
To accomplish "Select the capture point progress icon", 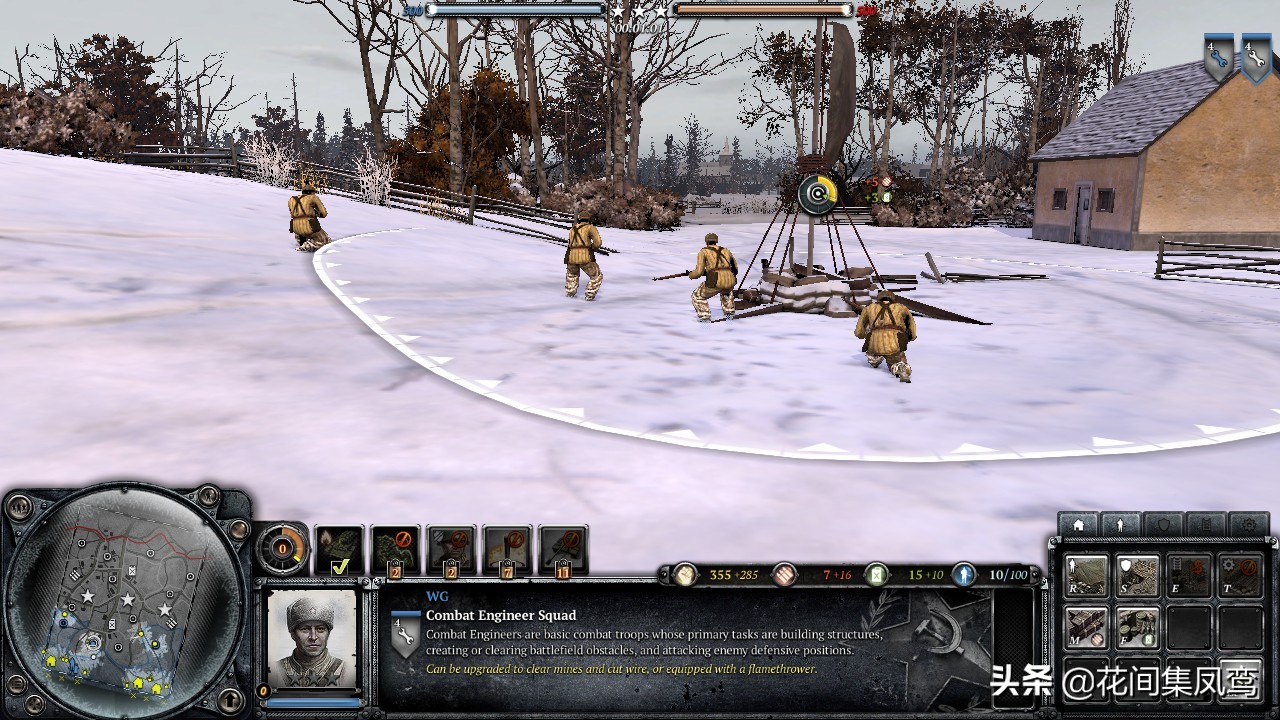I will coord(817,193).
